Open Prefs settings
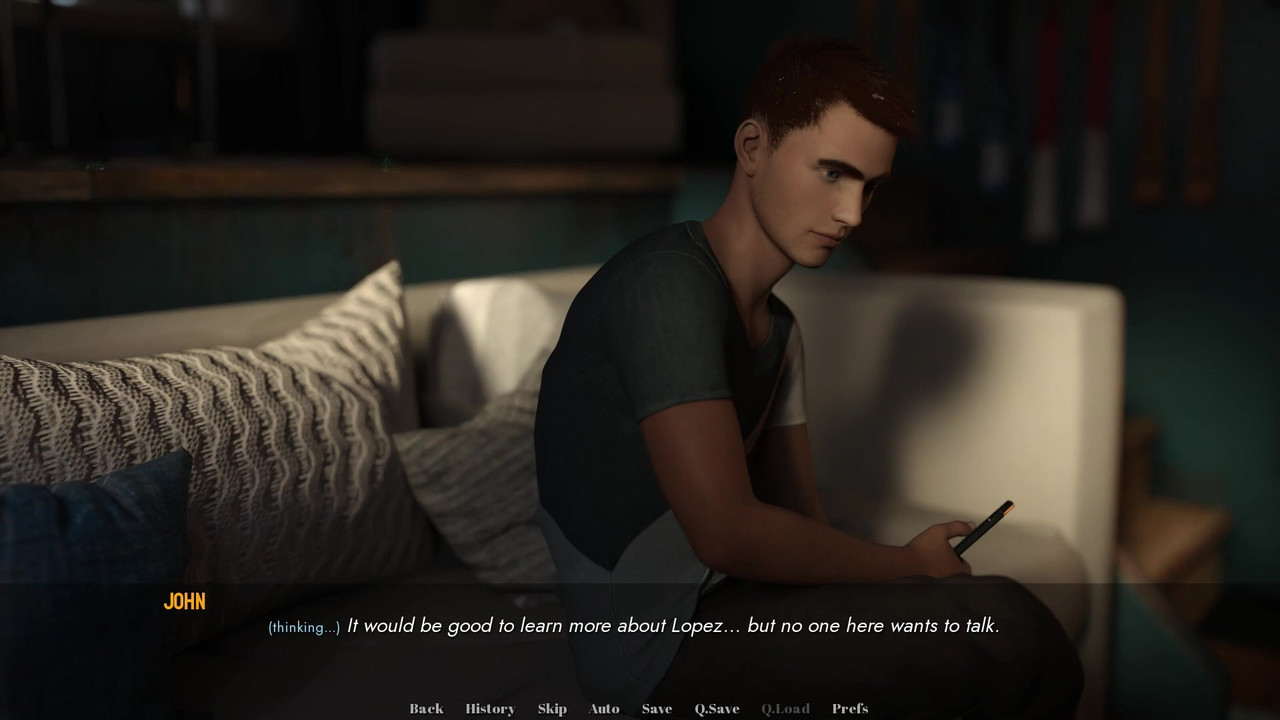This screenshot has width=1280, height=720. click(850, 709)
